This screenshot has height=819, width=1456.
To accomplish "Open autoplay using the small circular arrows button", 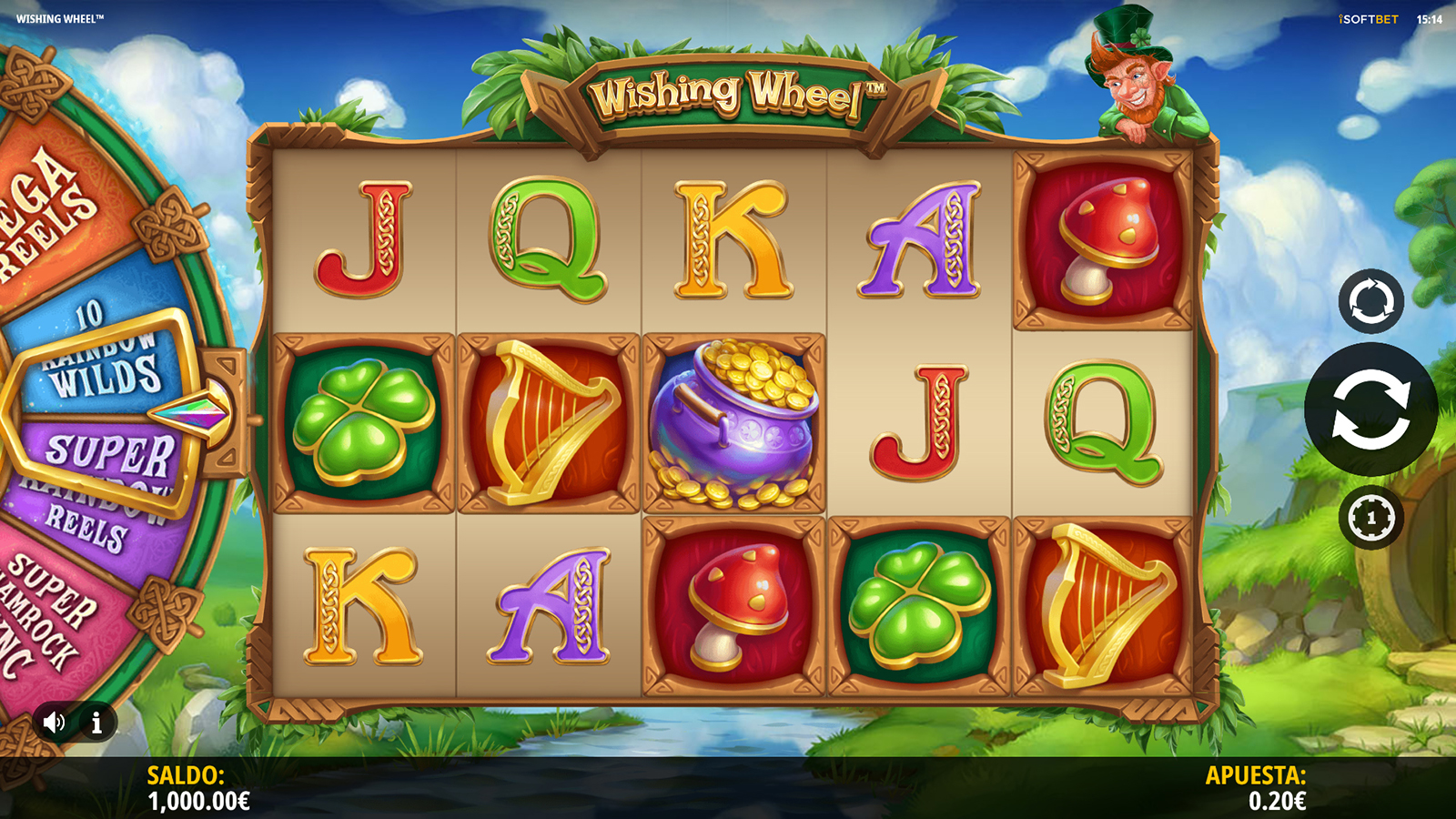I will click(x=1370, y=301).
